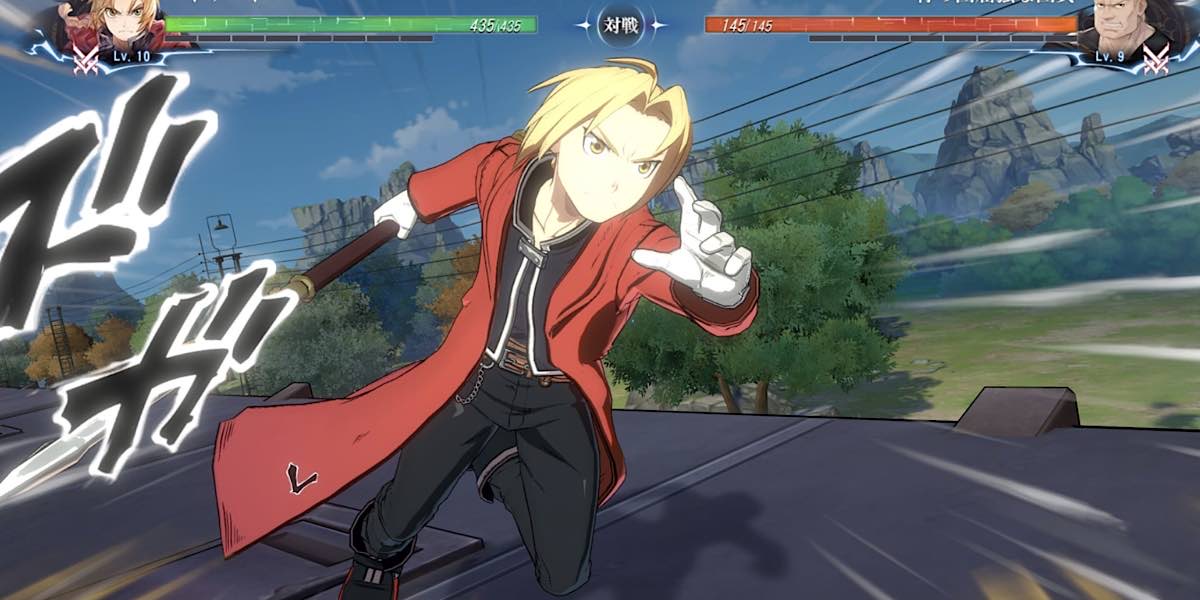Click the 対戦 battle emblem
The image size is (1200, 600).
pos(620,24)
